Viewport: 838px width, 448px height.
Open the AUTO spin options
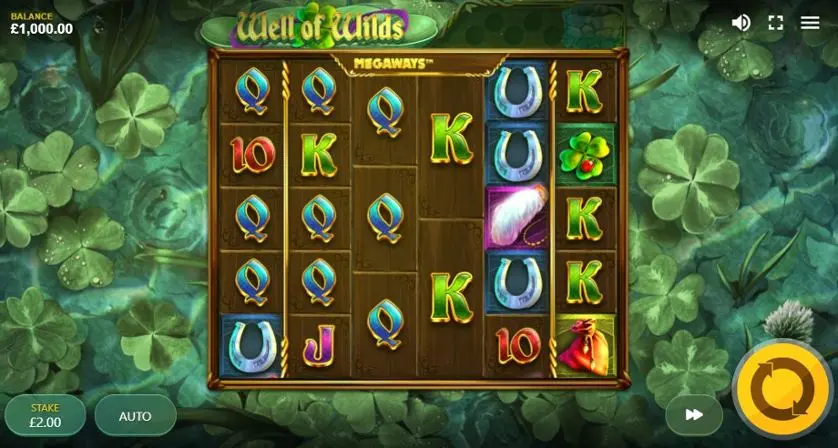click(135, 416)
